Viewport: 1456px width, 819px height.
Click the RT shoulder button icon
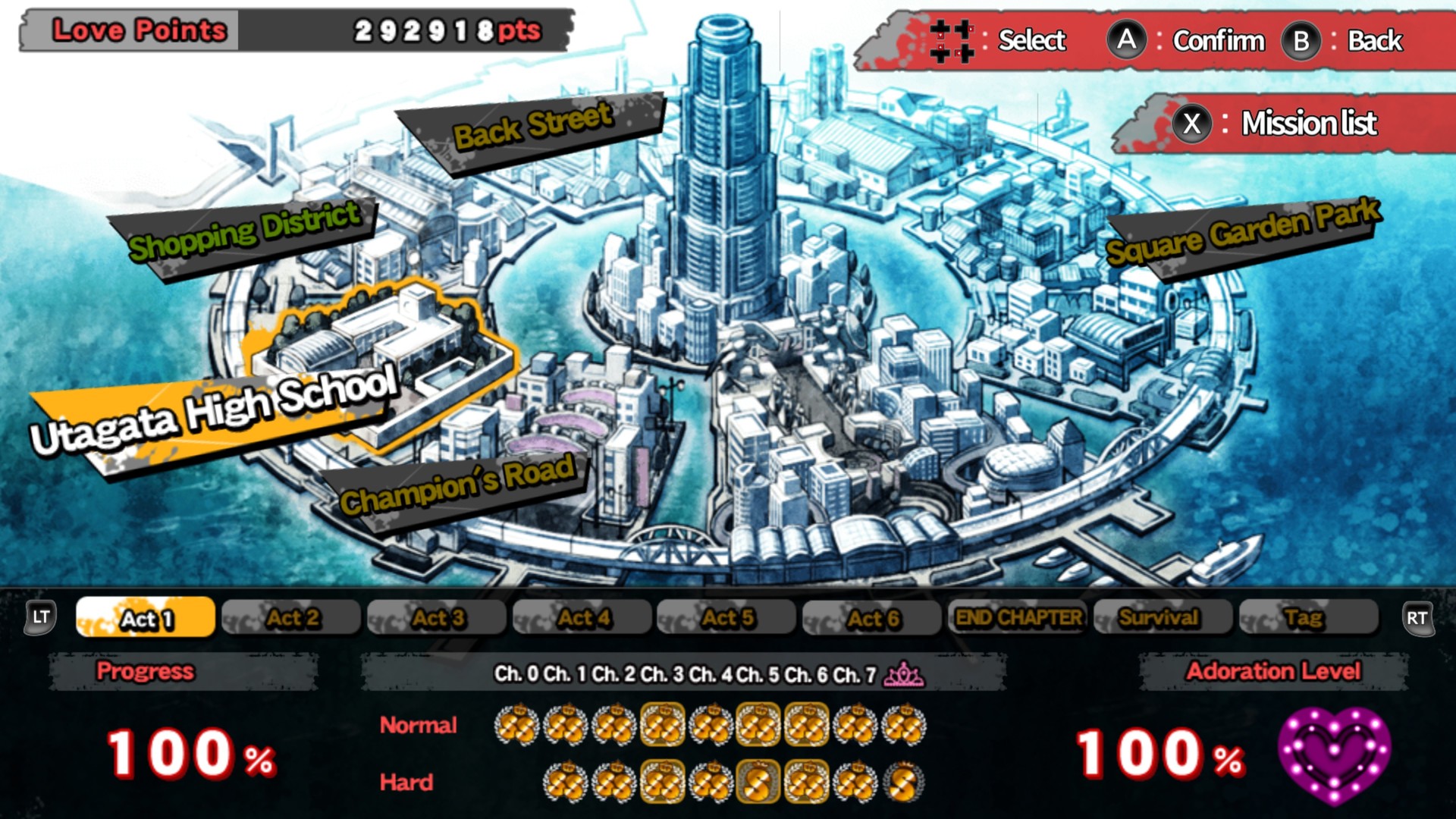pos(1417,617)
